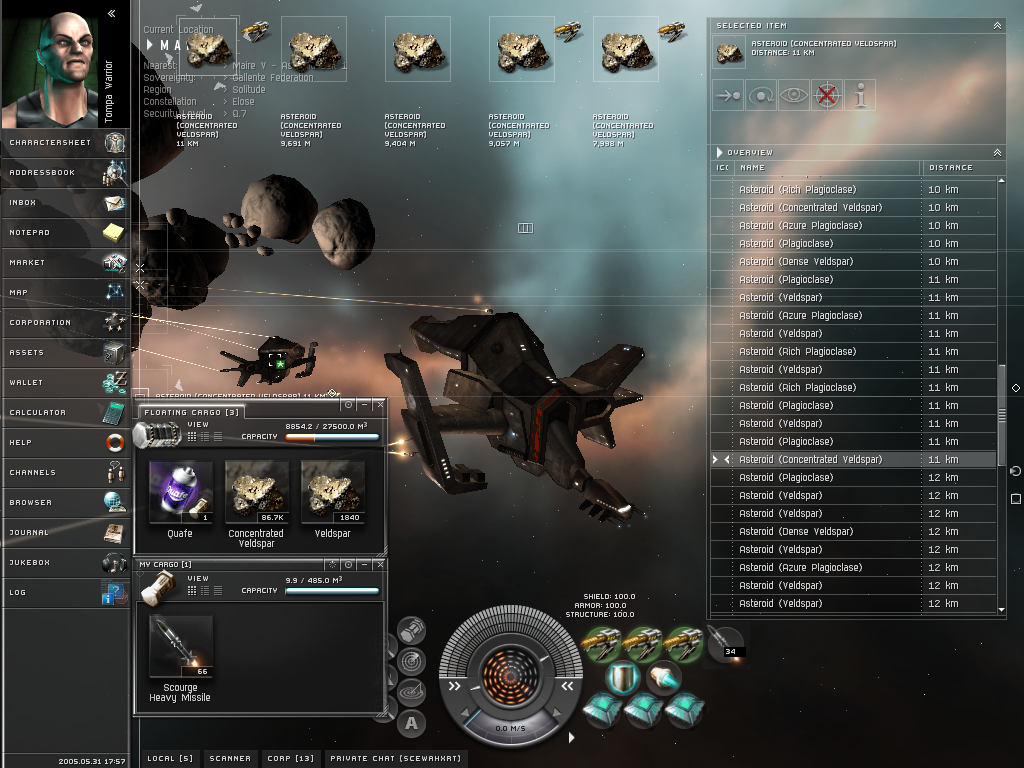This screenshot has width=1024, height=768.
Task: Select the Quafe item in floating cargo
Action: (180, 492)
